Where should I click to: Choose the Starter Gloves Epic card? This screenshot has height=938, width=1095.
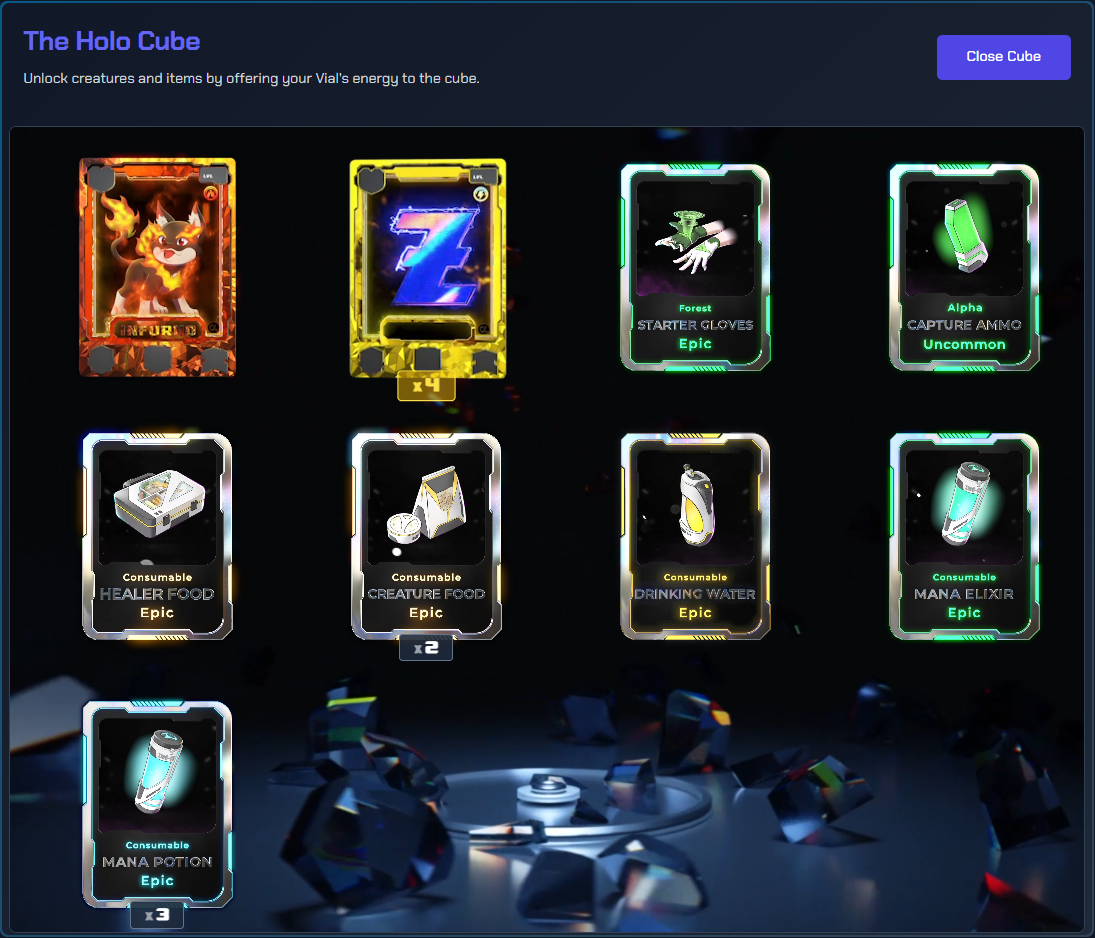pos(695,267)
